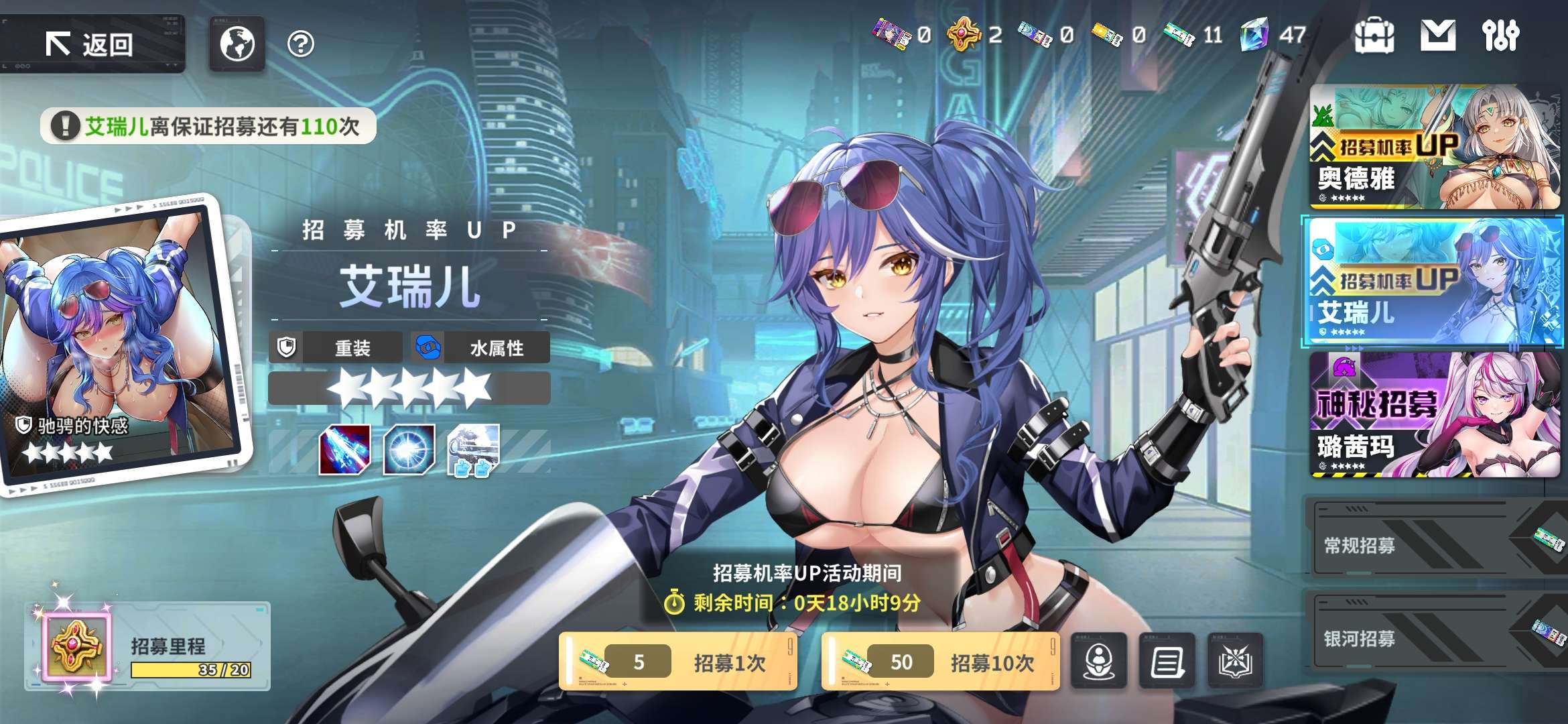This screenshot has width=1568, height=724.
Task: Open the crossed-swords book icon
Action: [1235, 662]
